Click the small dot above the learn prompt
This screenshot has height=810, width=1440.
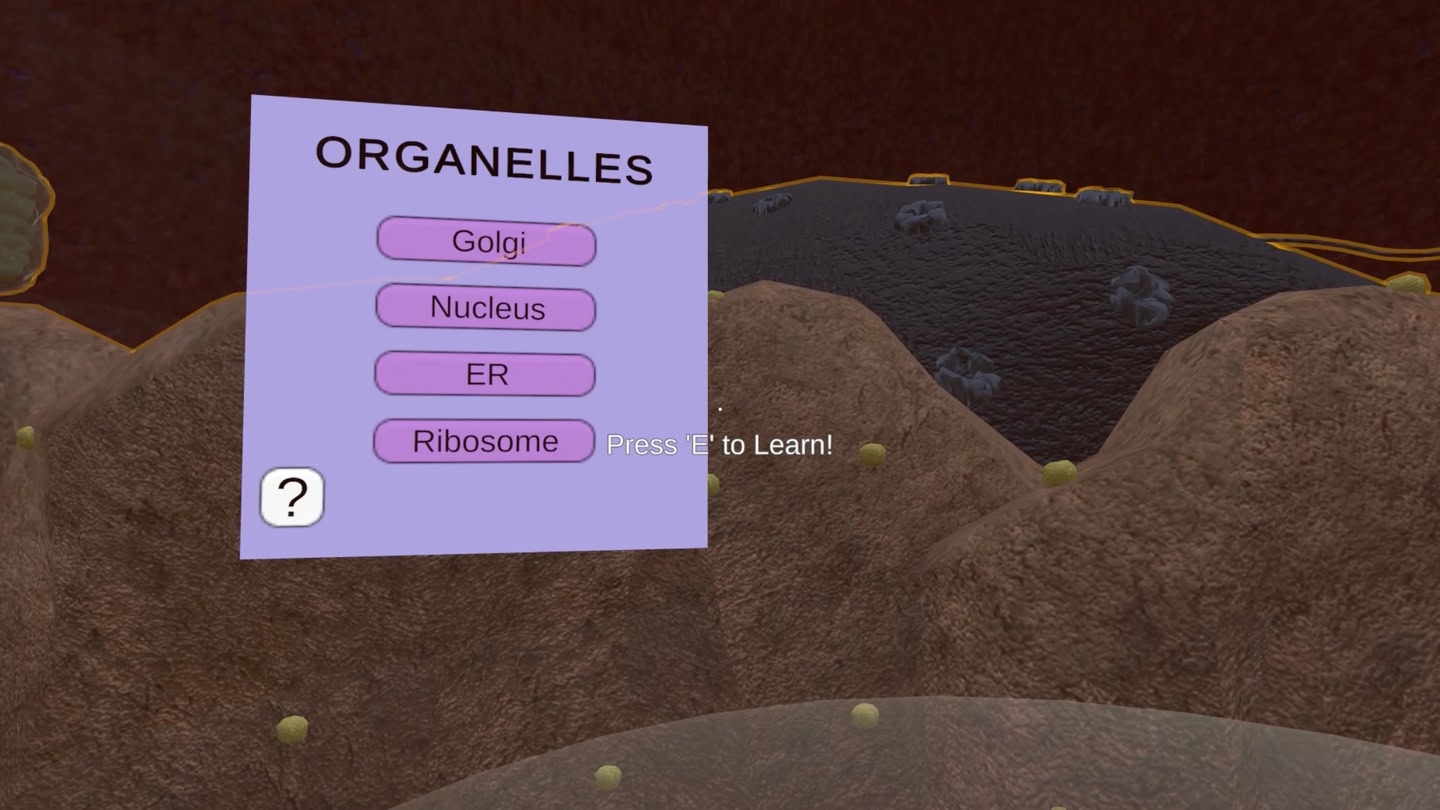pos(720,408)
